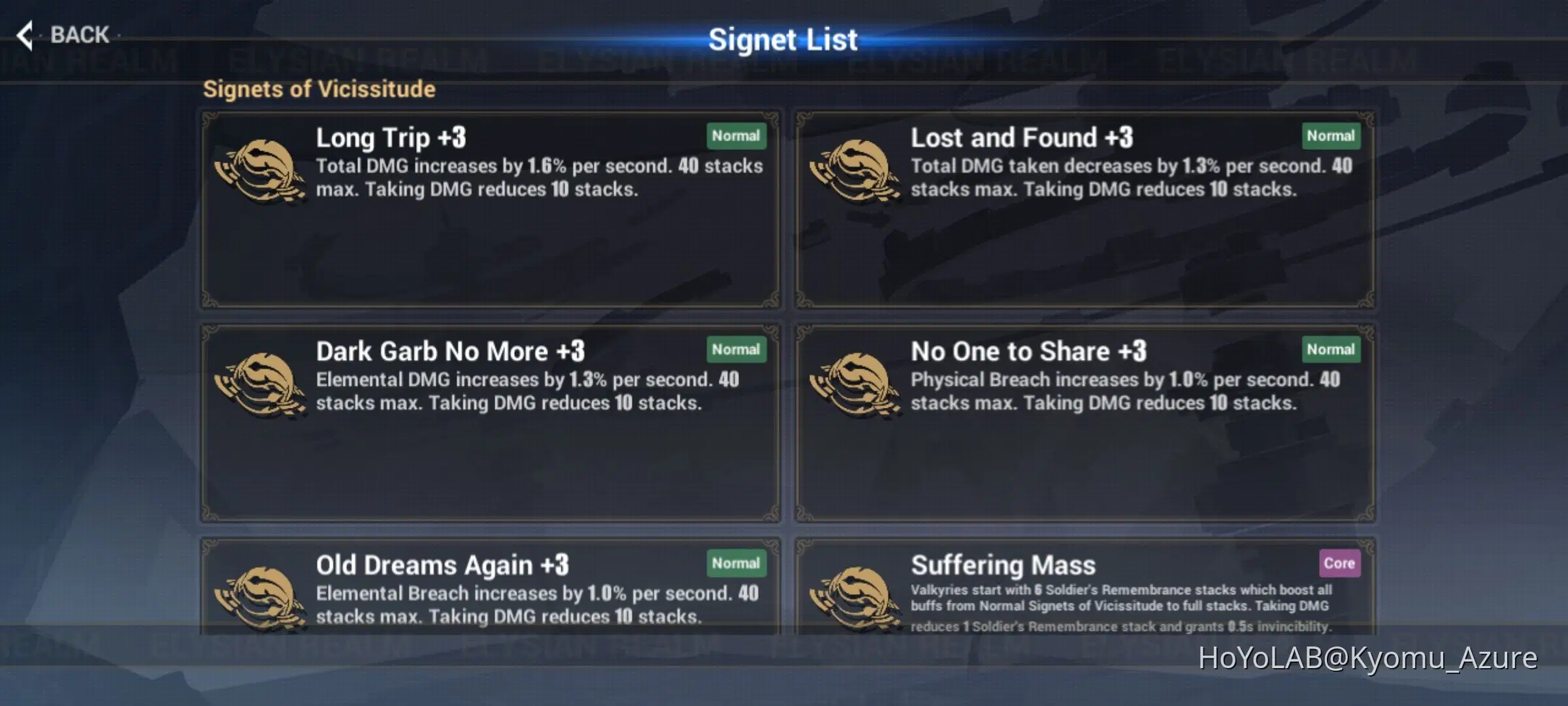Click the Normal badge on Dark Garb No More
The height and width of the screenshot is (706, 1568).
pyautogui.click(x=736, y=350)
